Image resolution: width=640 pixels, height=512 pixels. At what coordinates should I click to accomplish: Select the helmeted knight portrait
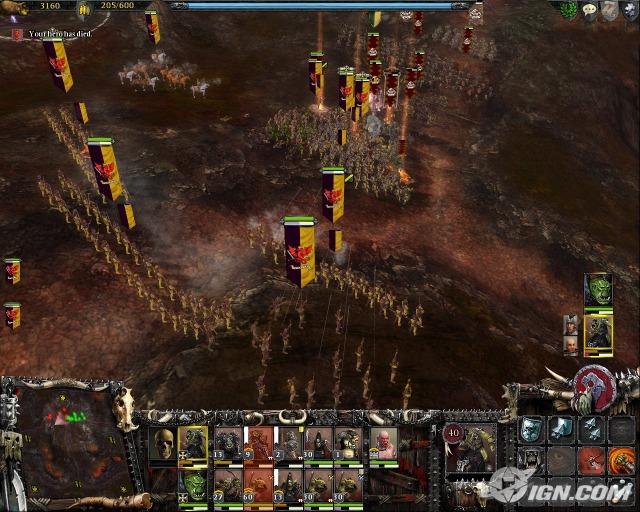[570, 325]
